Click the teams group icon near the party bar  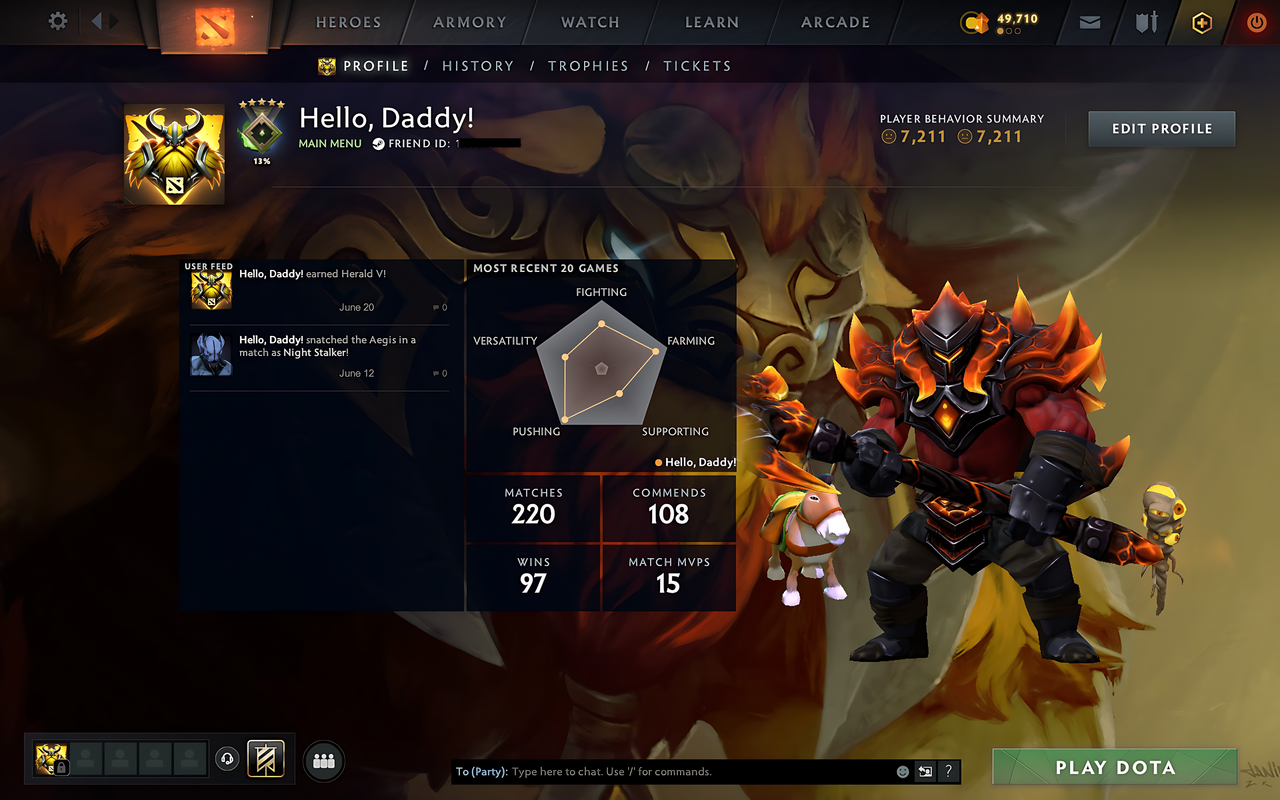pos(323,761)
